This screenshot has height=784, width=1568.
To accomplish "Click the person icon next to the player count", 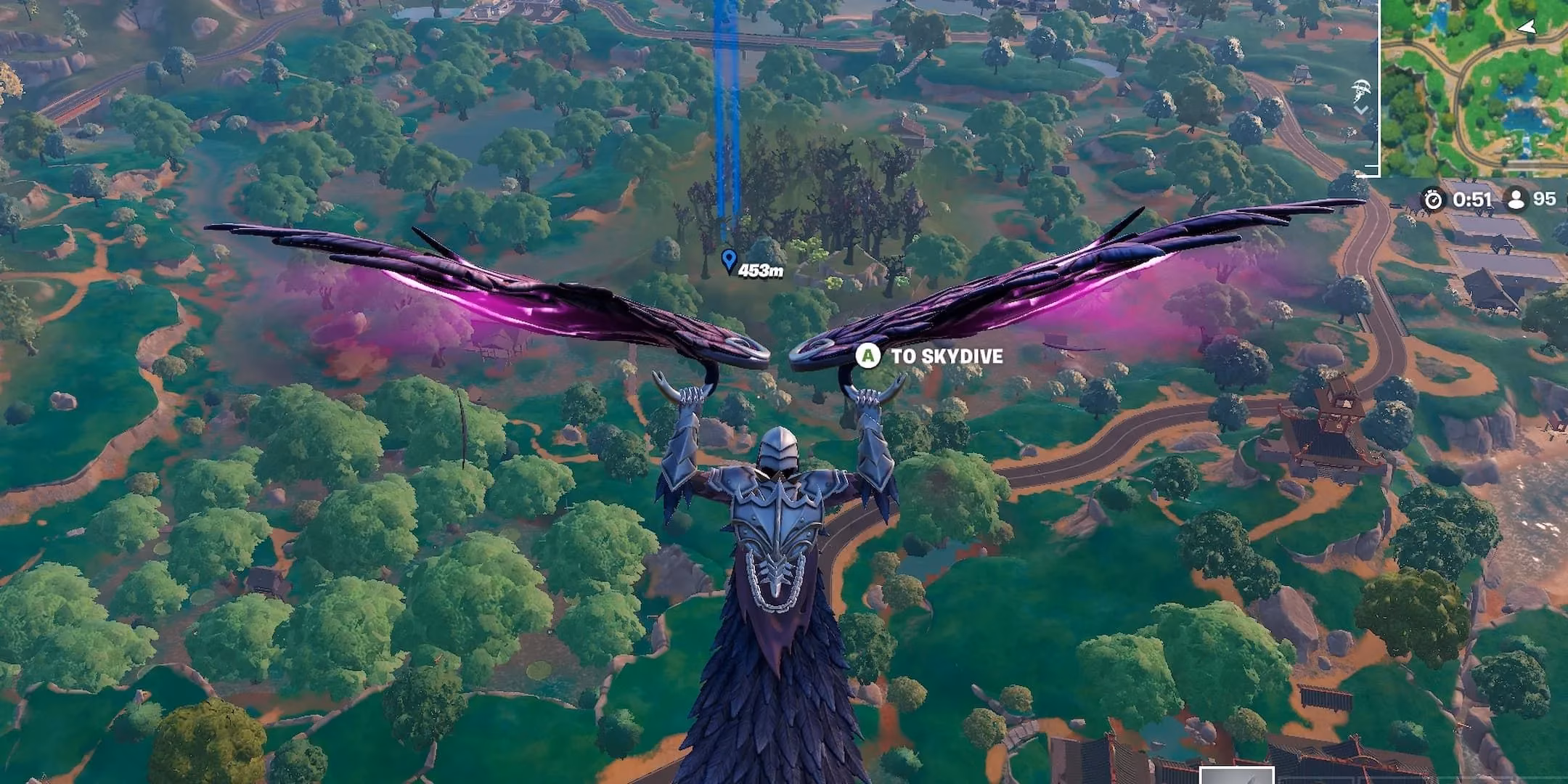I will (1517, 199).
